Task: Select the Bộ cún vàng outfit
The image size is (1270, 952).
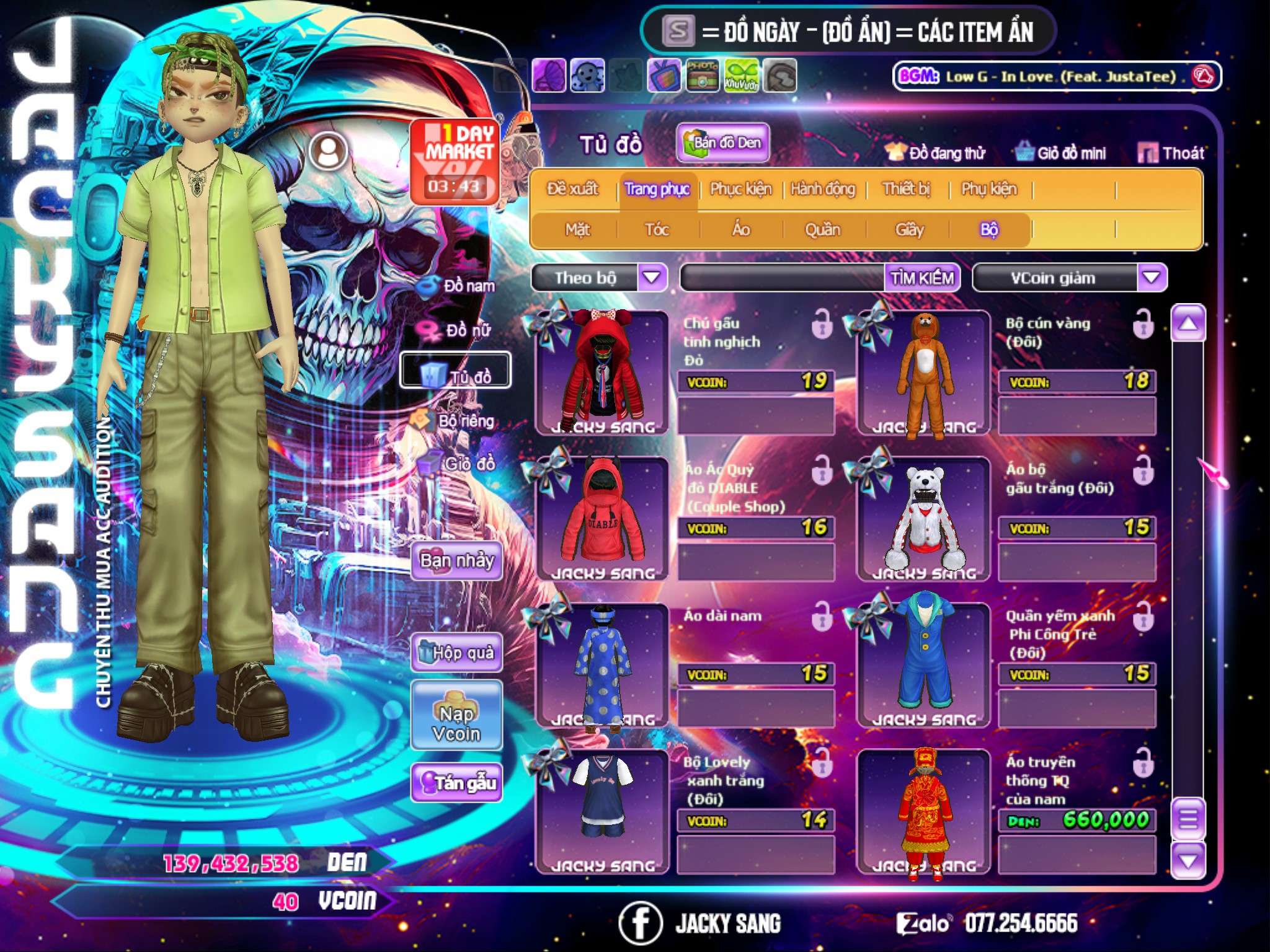Action: pyautogui.click(x=923, y=372)
